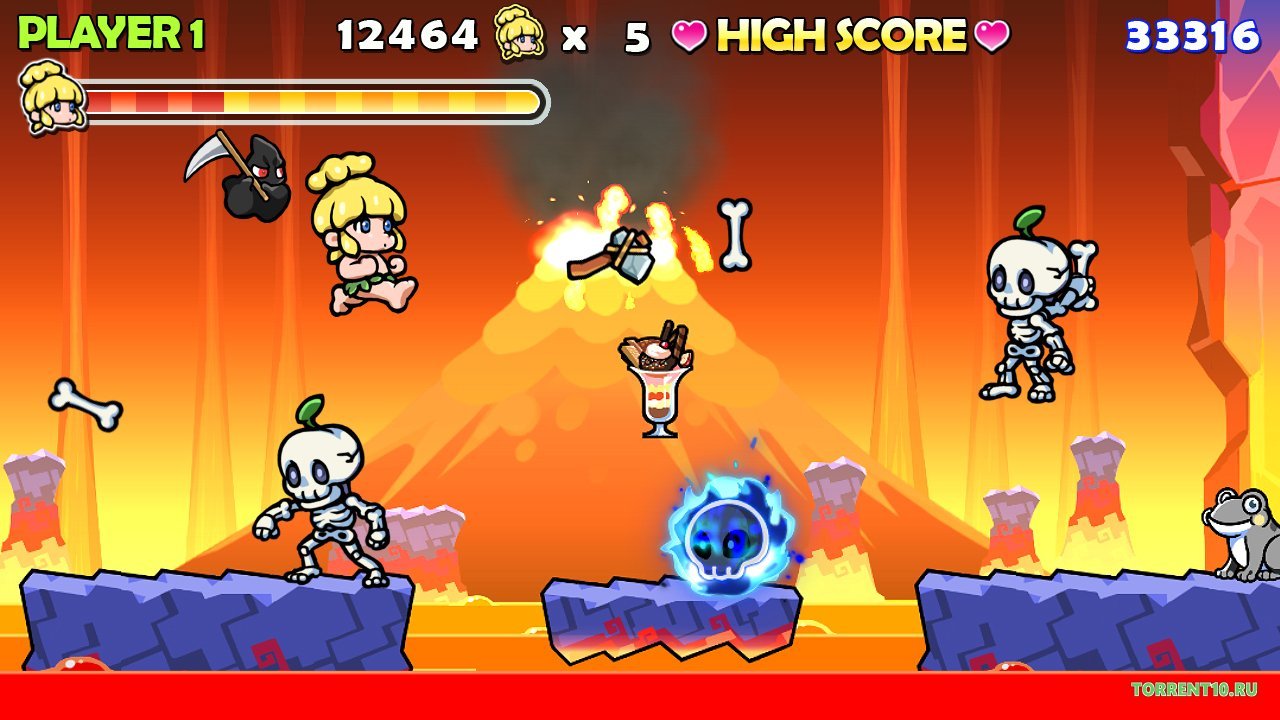
Task: Click the score value 12464
Action: (406, 31)
